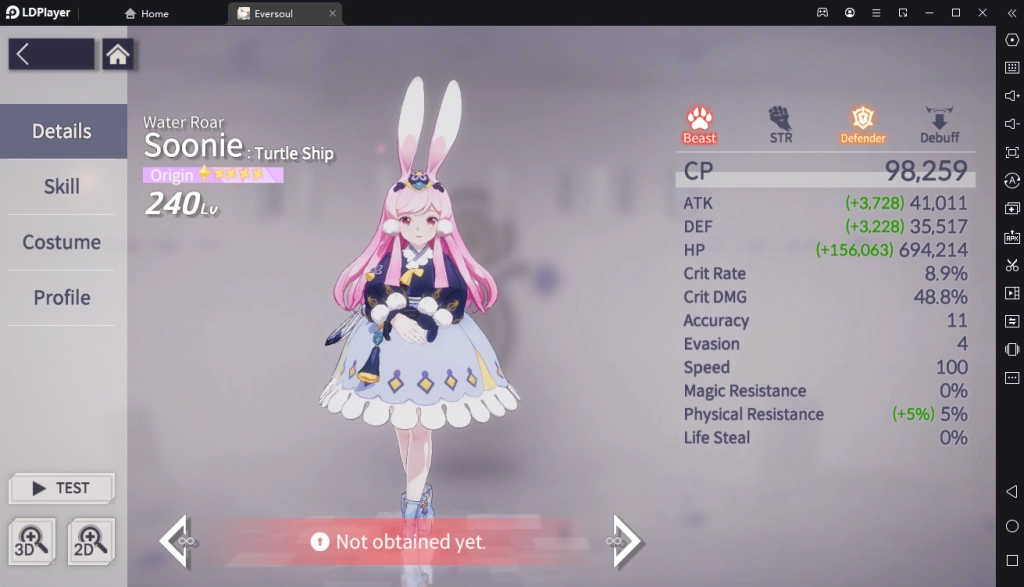View the Profile tab
Screen dimensions: 1024x587
point(62,298)
